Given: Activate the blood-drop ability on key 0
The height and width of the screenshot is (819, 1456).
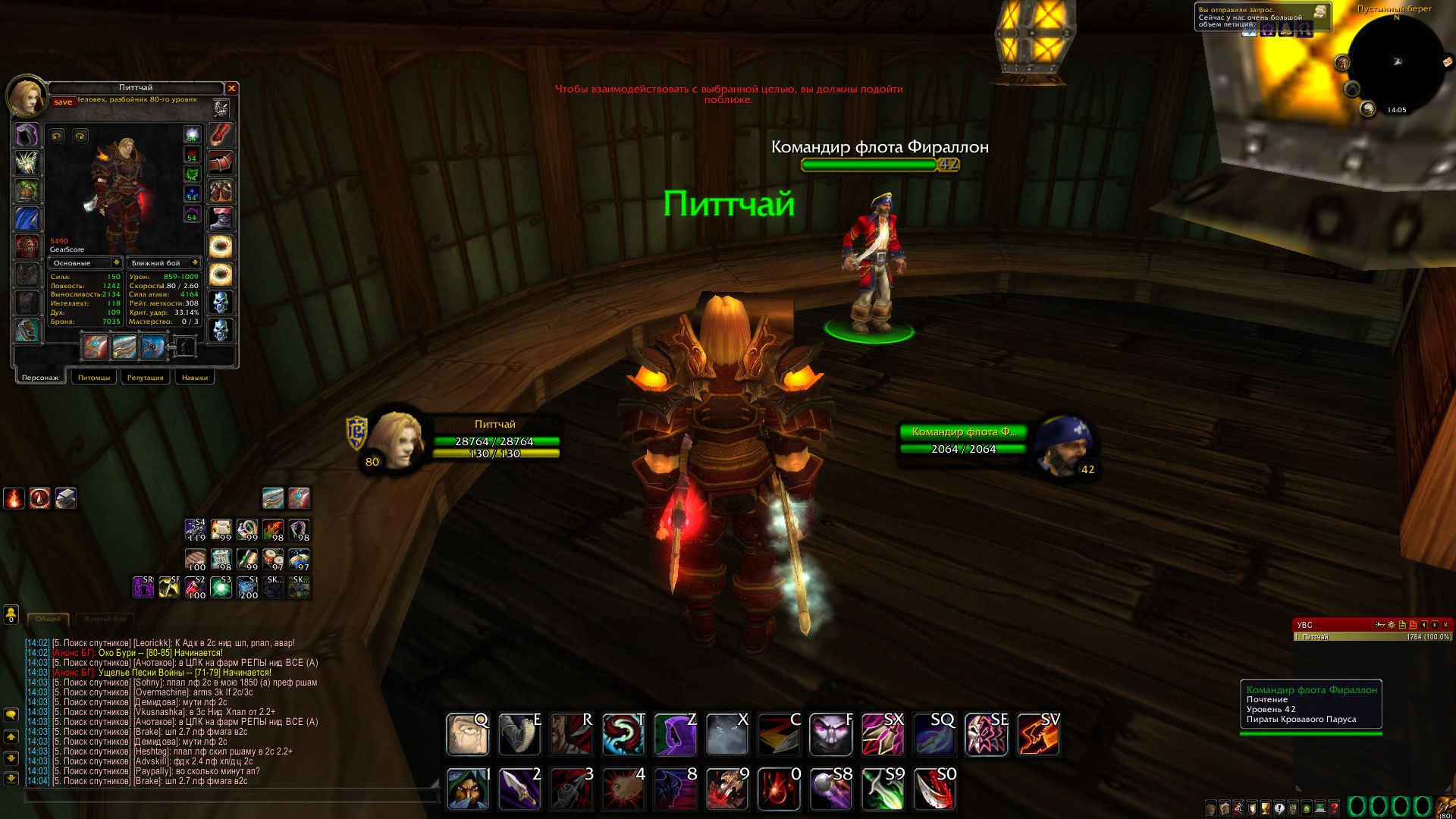Looking at the screenshot, I should coord(778,789).
